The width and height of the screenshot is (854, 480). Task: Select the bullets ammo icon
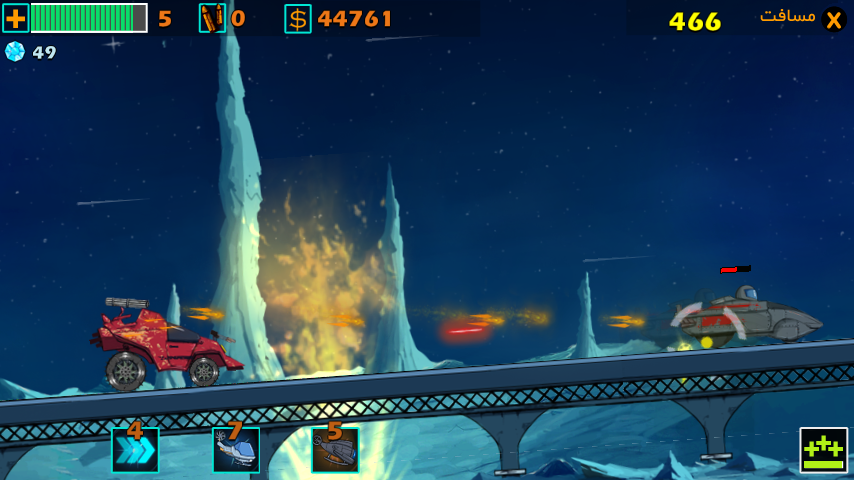coord(212,18)
